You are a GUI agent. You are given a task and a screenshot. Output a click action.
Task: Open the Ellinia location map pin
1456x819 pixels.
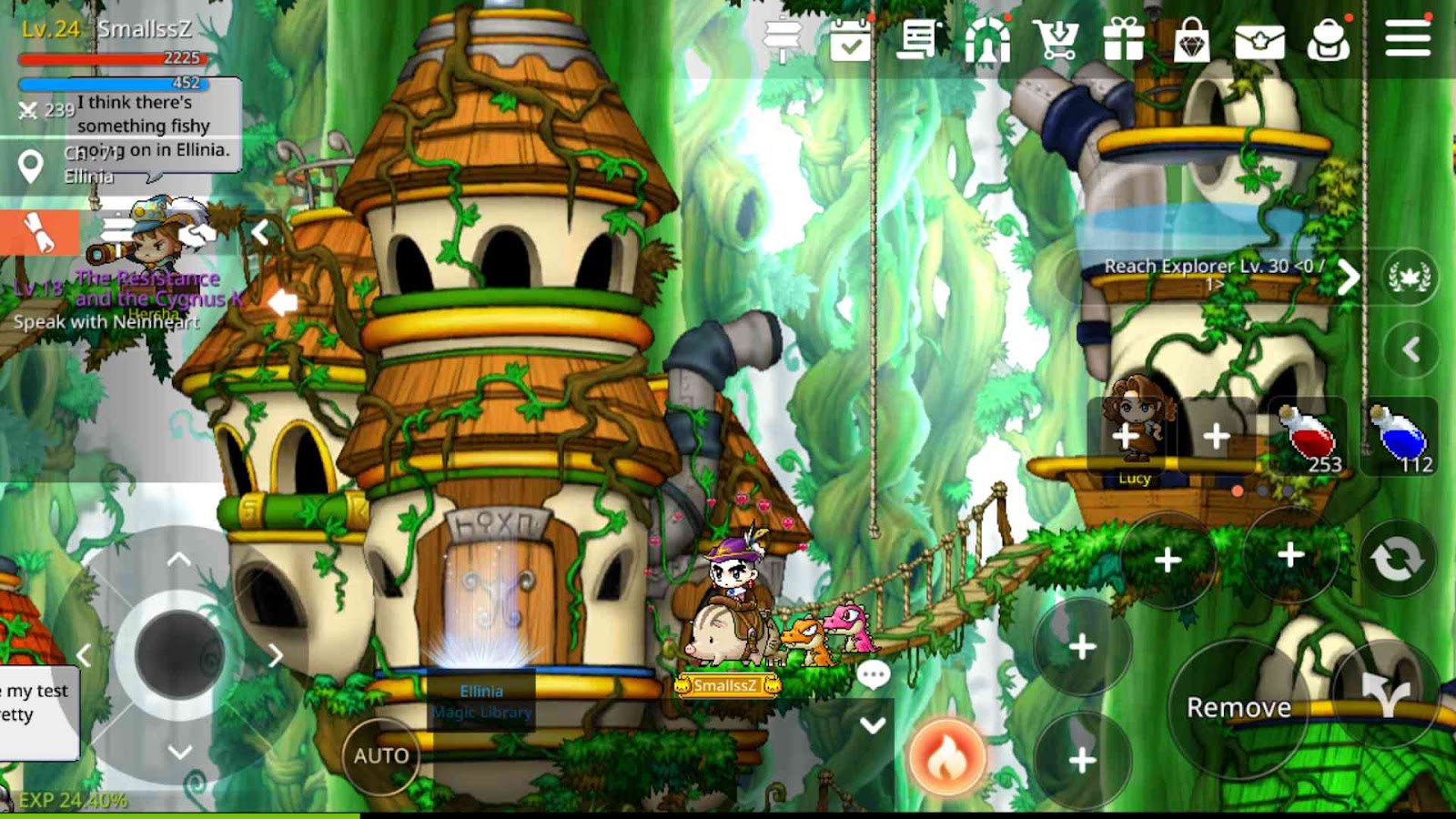(31, 166)
